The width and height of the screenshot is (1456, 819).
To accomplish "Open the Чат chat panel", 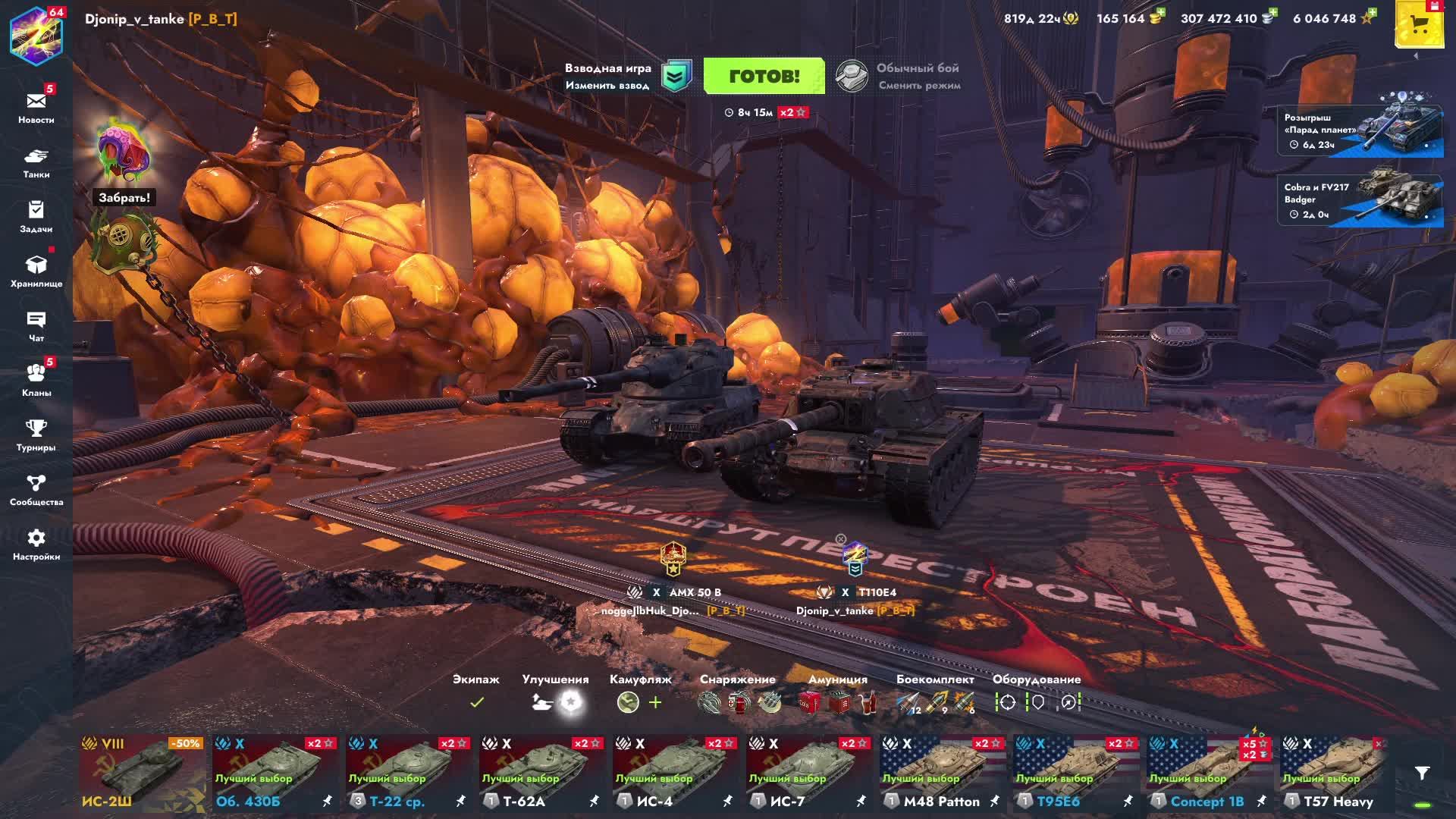I will click(x=36, y=326).
